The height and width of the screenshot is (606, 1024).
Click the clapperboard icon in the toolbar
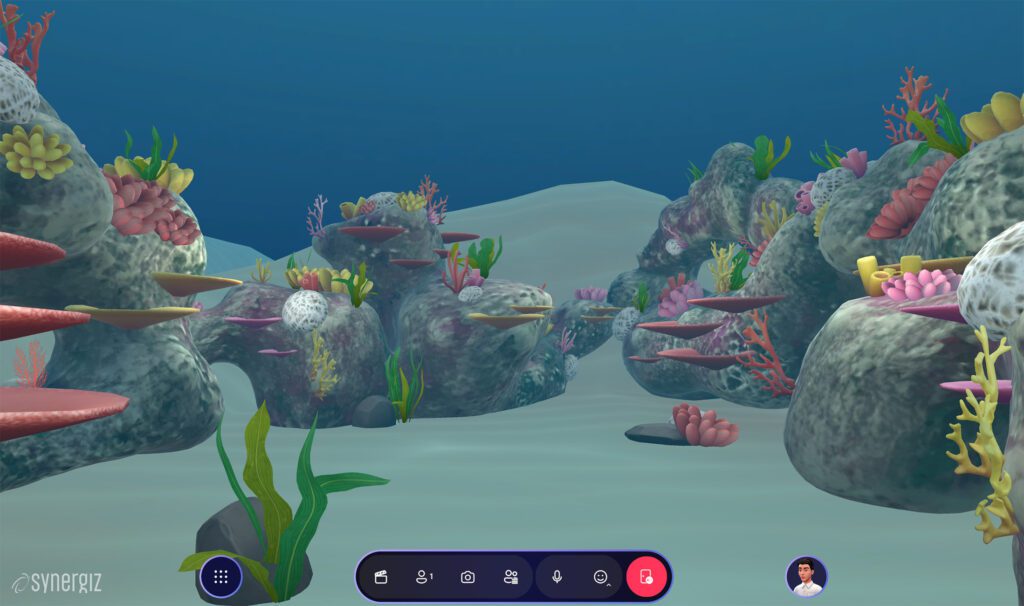381,577
